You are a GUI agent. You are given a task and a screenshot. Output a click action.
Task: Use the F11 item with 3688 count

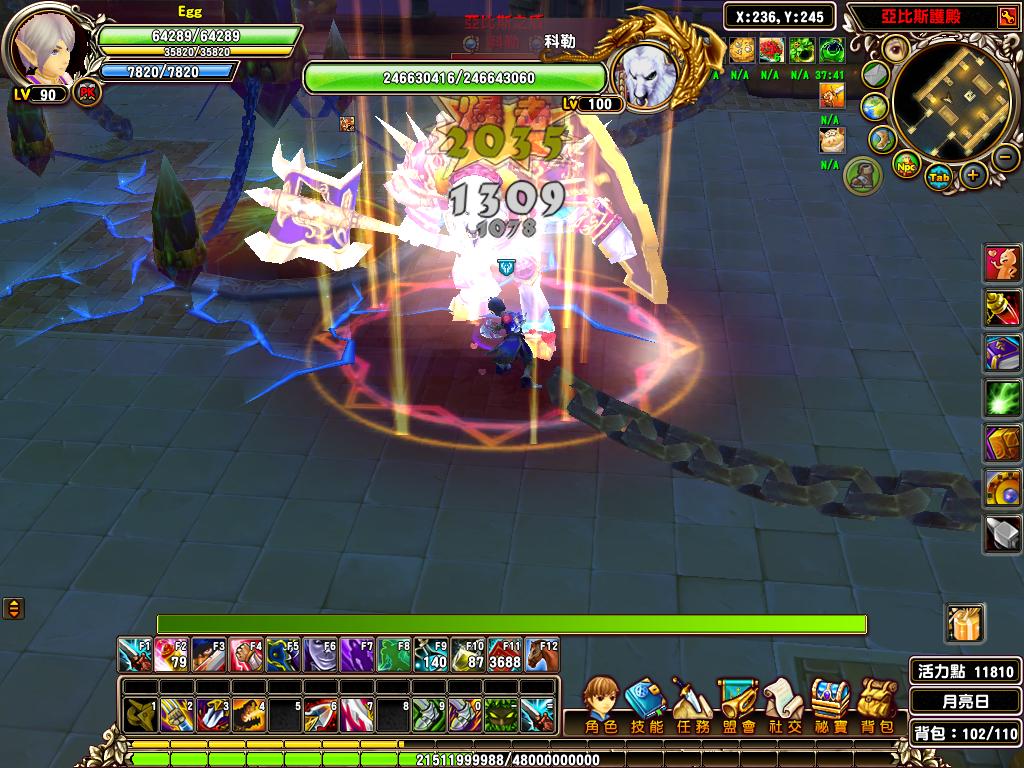tap(505, 655)
